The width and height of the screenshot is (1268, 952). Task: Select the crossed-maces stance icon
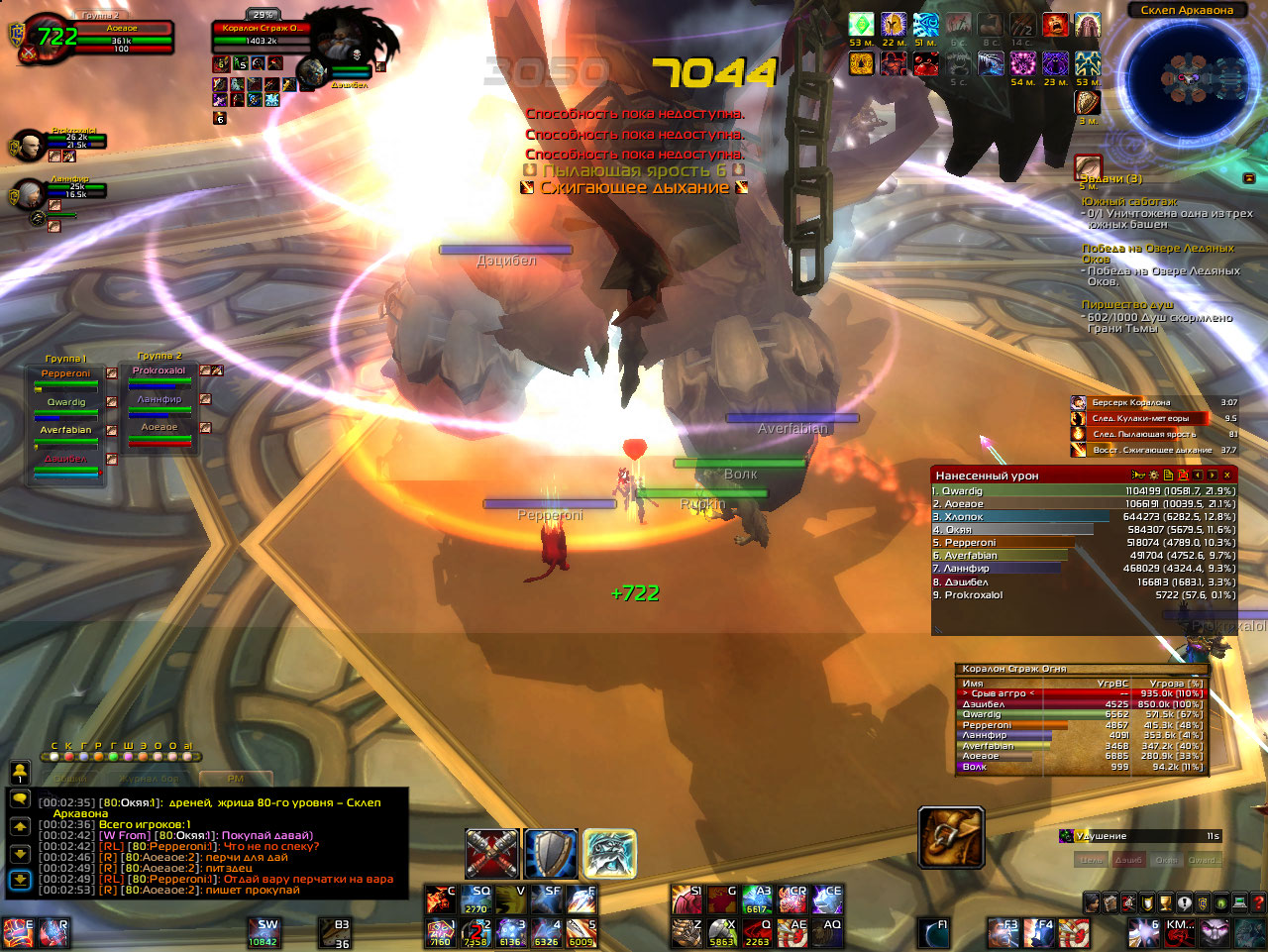click(x=492, y=853)
